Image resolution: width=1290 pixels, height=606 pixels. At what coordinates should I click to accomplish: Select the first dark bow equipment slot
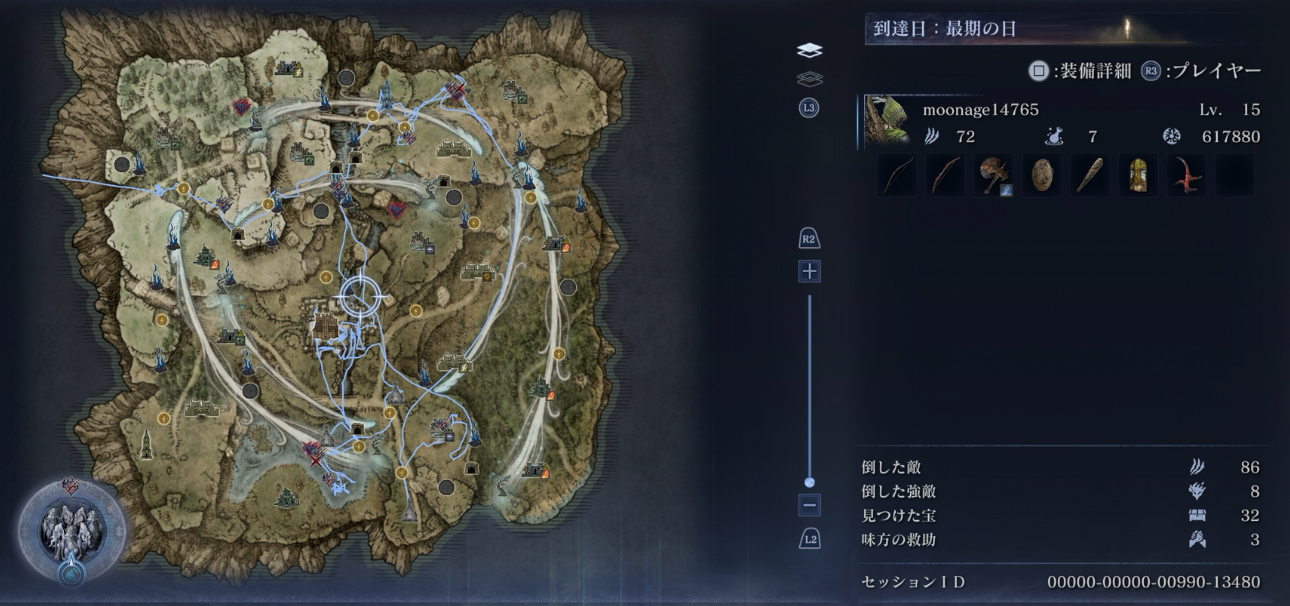pos(897,176)
